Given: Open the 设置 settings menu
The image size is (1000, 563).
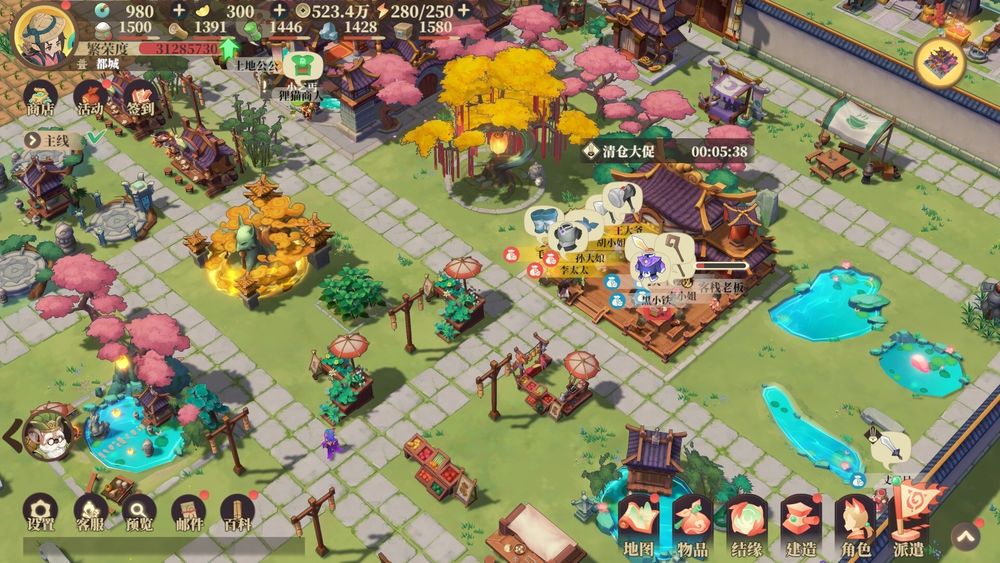Looking at the screenshot, I should [40, 512].
